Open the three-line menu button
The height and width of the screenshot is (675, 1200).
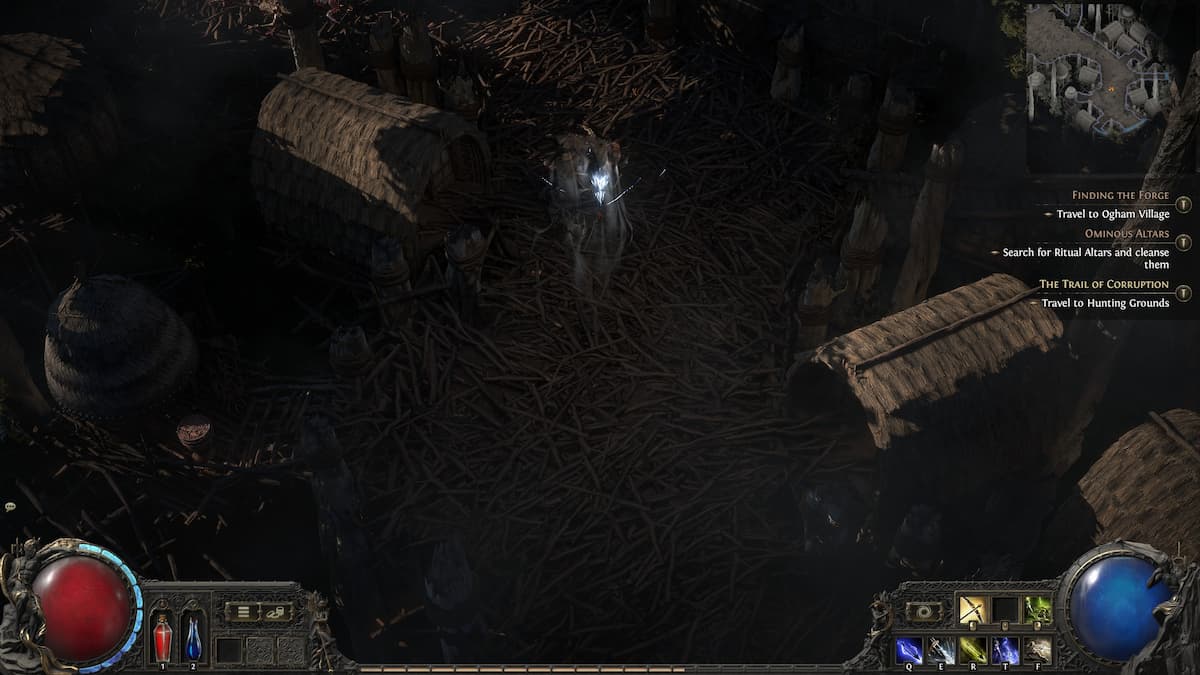click(x=241, y=611)
